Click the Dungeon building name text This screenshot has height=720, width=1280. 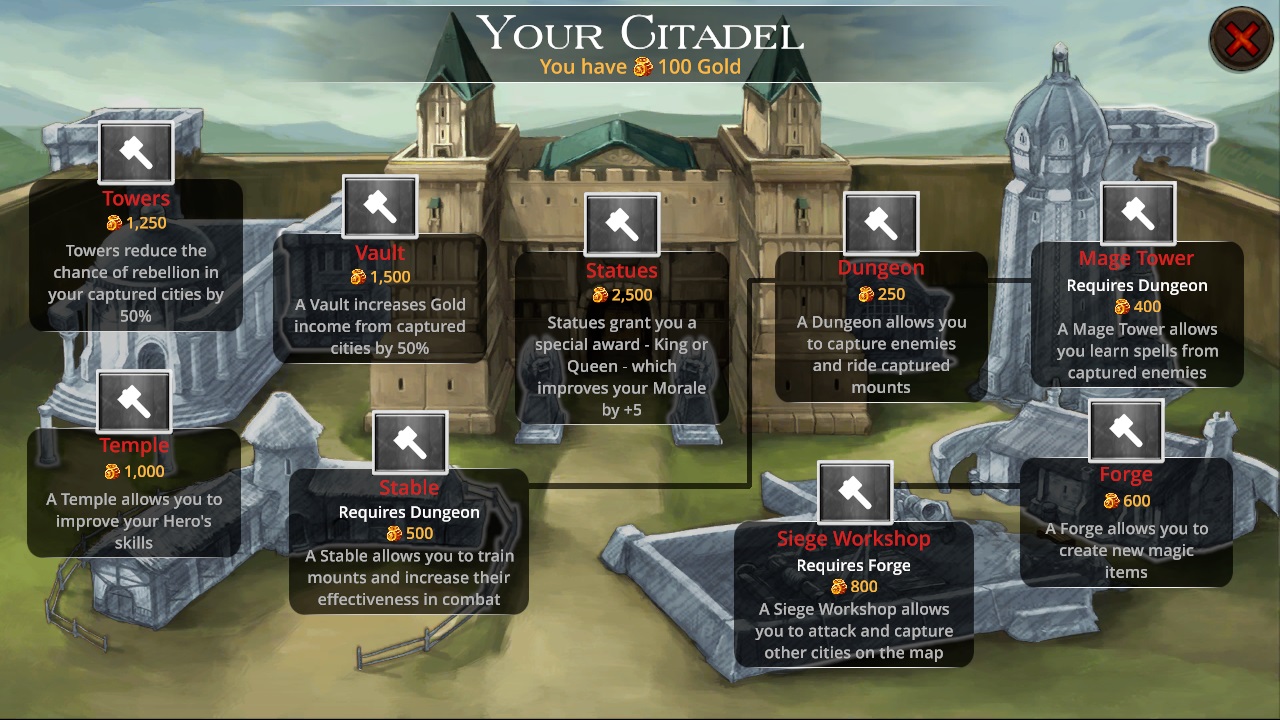pyautogui.click(x=881, y=267)
